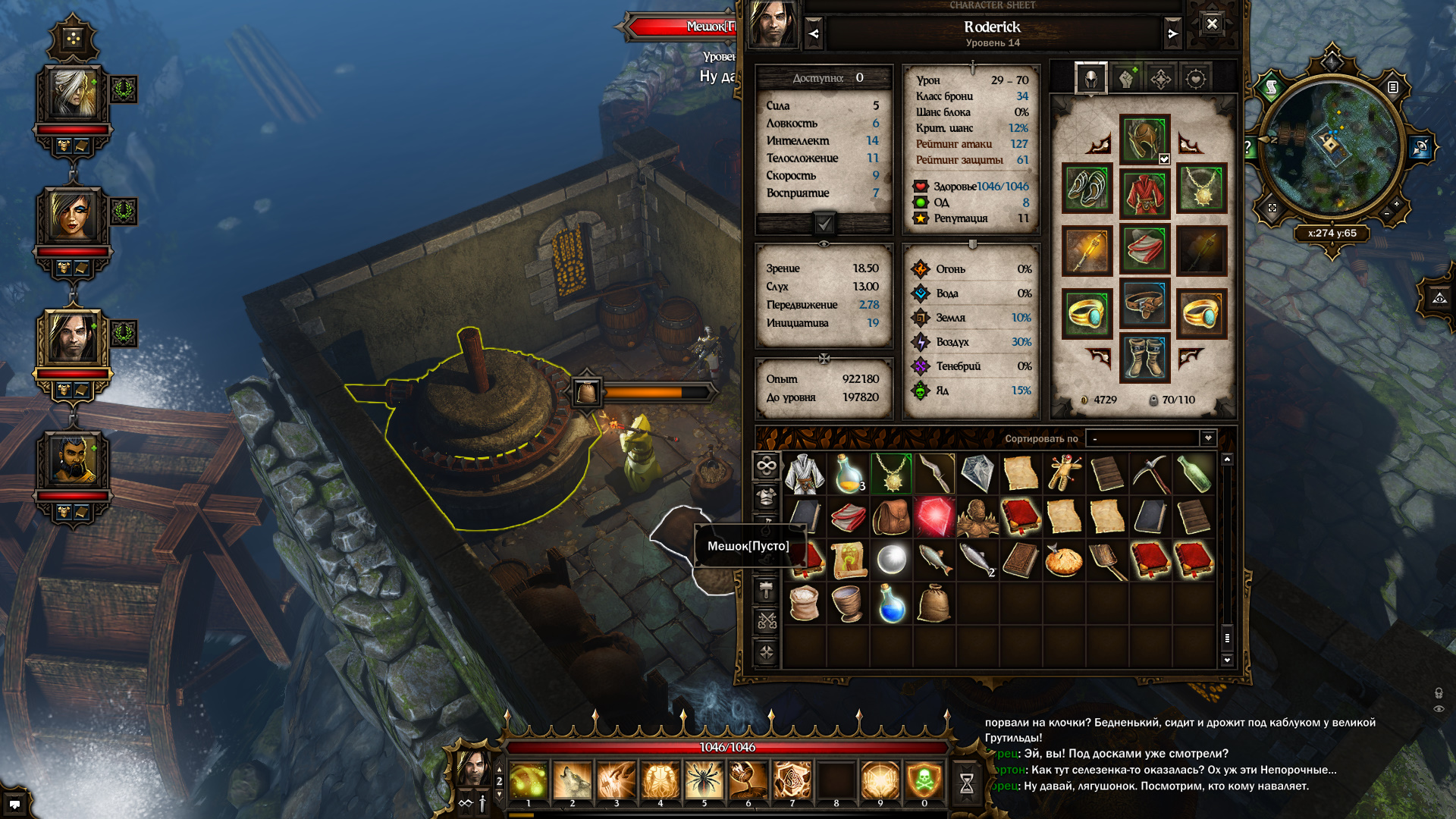
Task: Click the circular minimap
Action: [x=1332, y=146]
